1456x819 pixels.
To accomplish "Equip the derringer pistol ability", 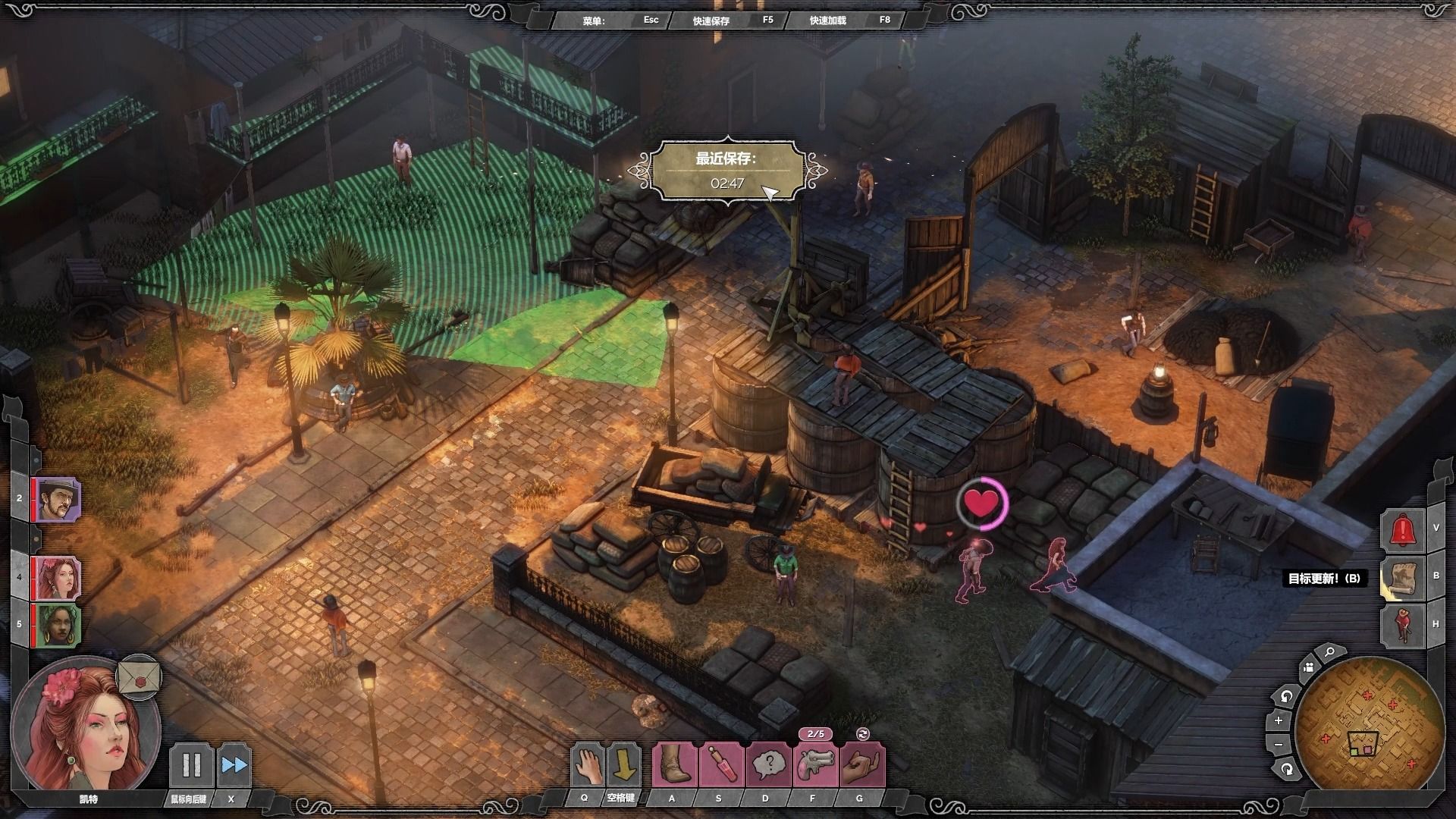I will (x=815, y=764).
